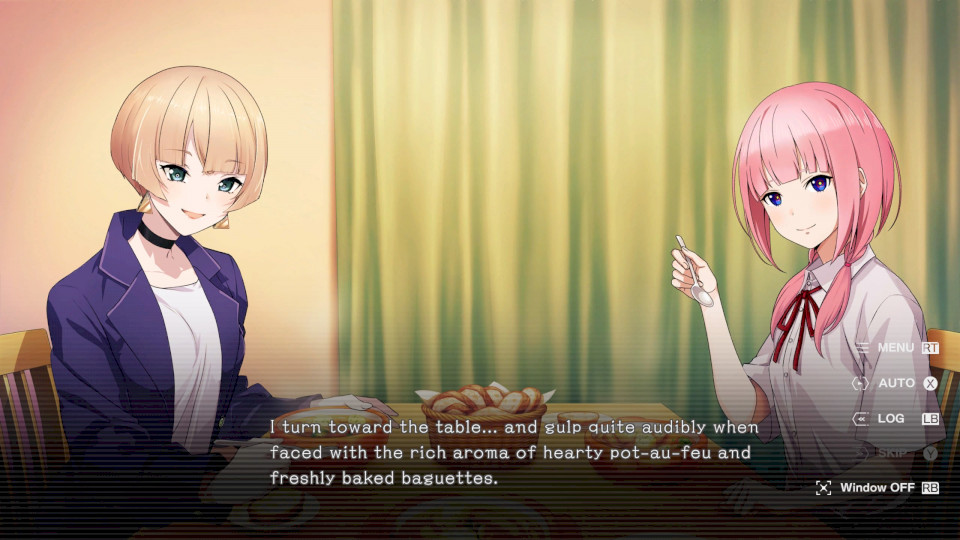
Task: Toggle AUTO text advance
Action: click(x=896, y=383)
